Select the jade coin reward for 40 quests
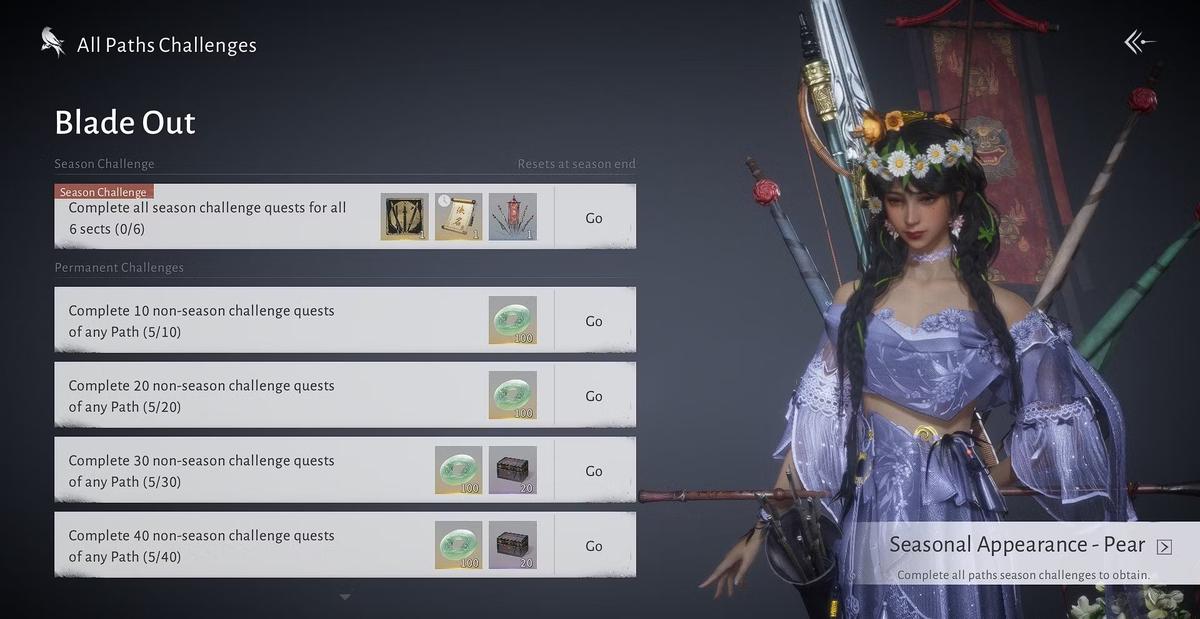 point(459,546)
